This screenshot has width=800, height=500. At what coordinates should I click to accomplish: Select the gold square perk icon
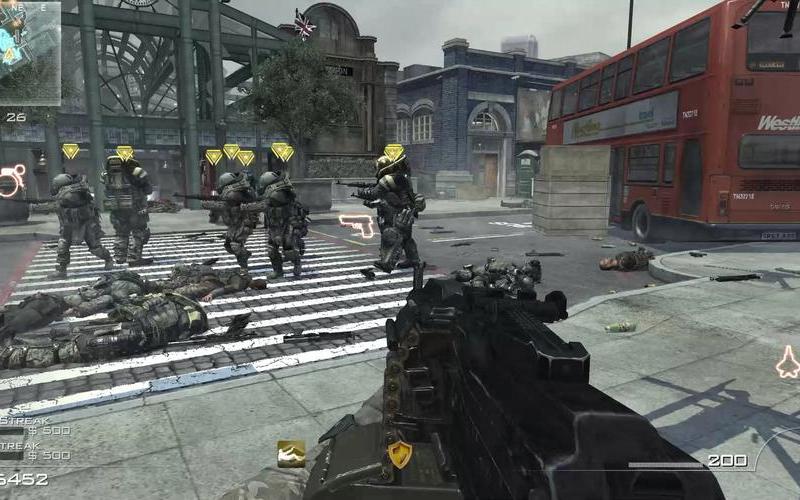coord(291,453)
